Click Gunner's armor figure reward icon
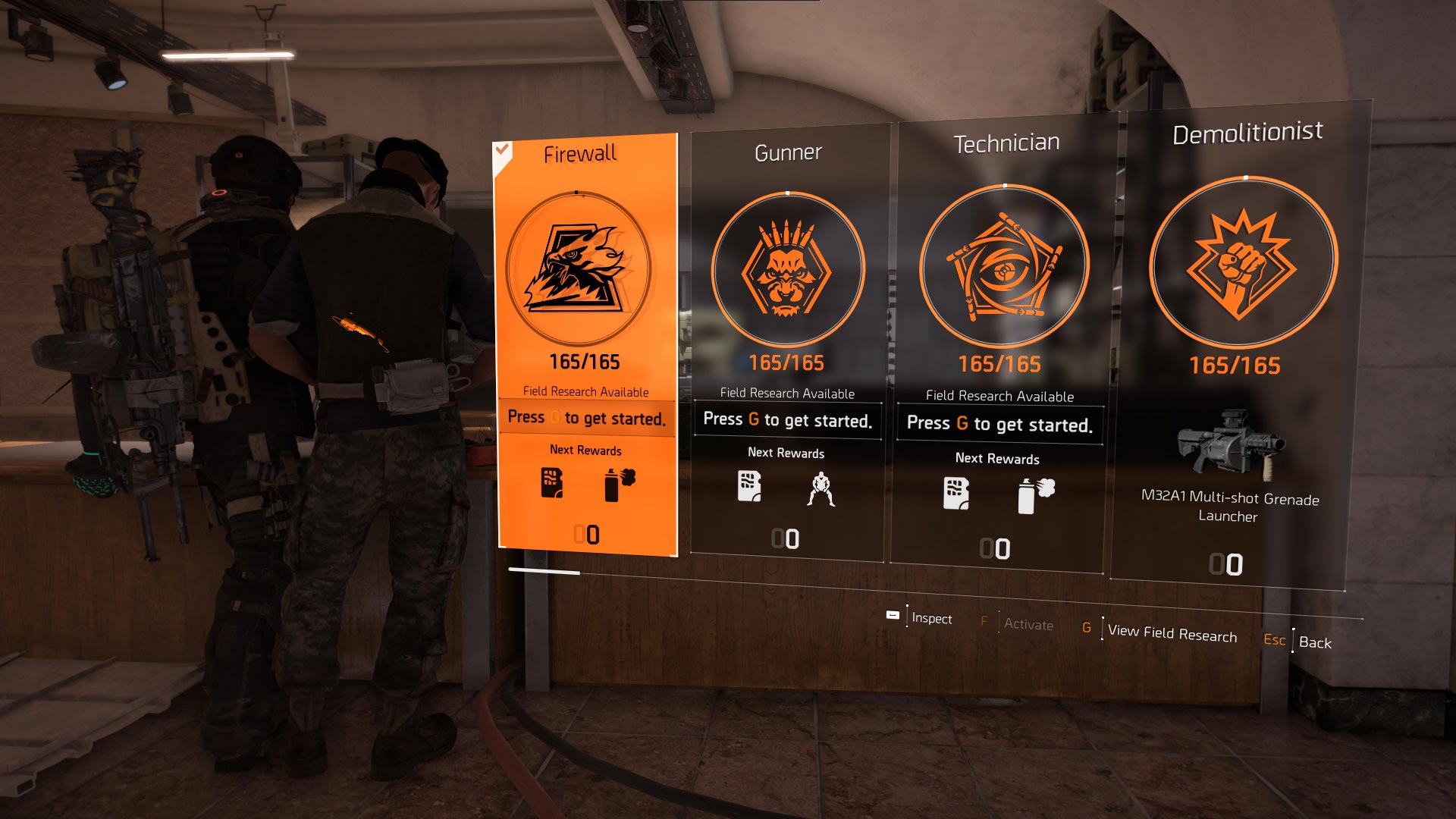This screenshot has height=819, width=1456. coord(821,489)
